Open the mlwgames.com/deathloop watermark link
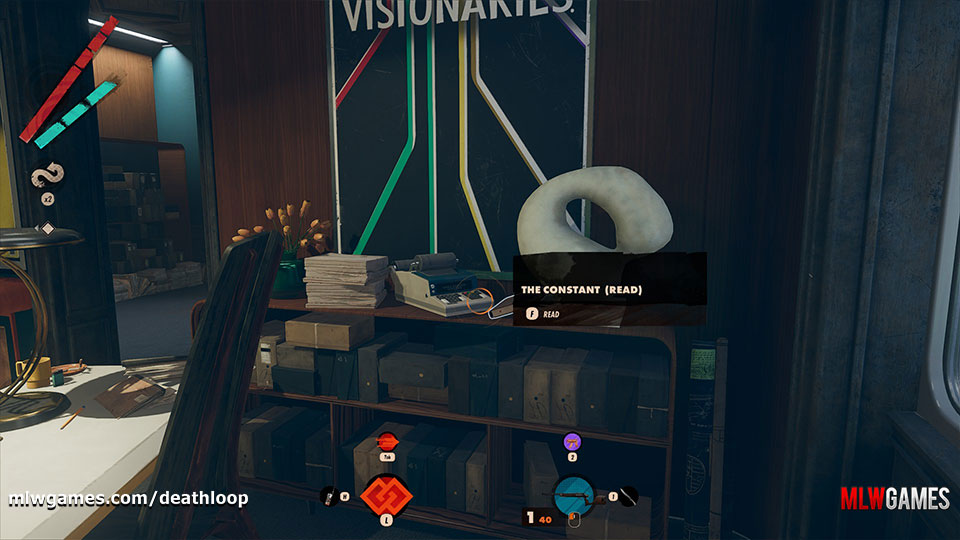 pyautogui.click(x=129, y=497)
